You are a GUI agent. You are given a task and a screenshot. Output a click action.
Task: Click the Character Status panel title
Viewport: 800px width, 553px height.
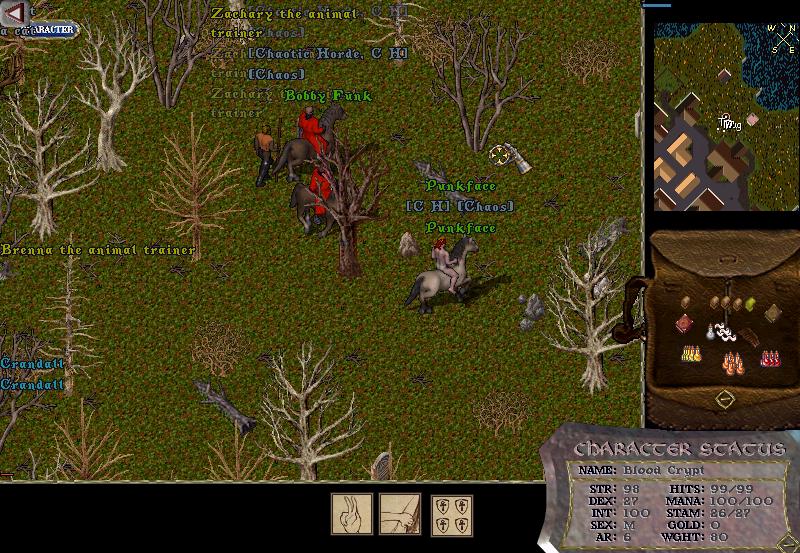click(x=680, y=449)
